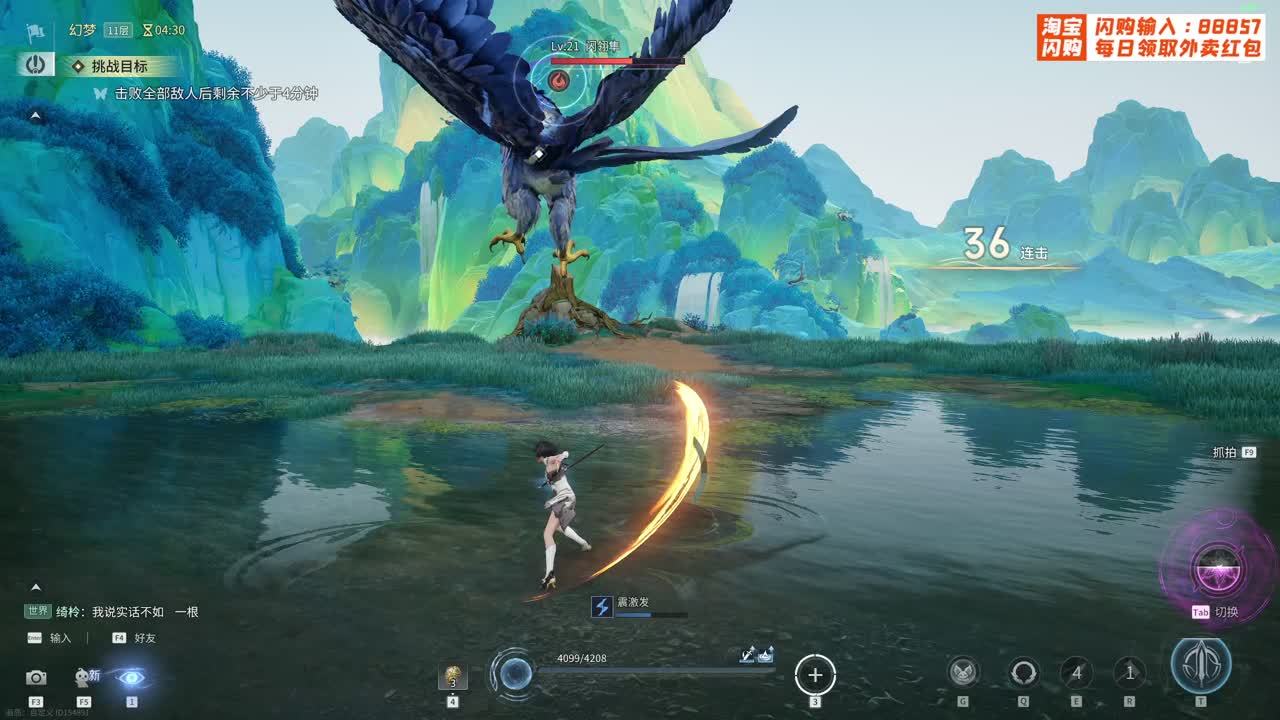Open the 好友 friends list
Screen dimensions: 1280x720
144,638
